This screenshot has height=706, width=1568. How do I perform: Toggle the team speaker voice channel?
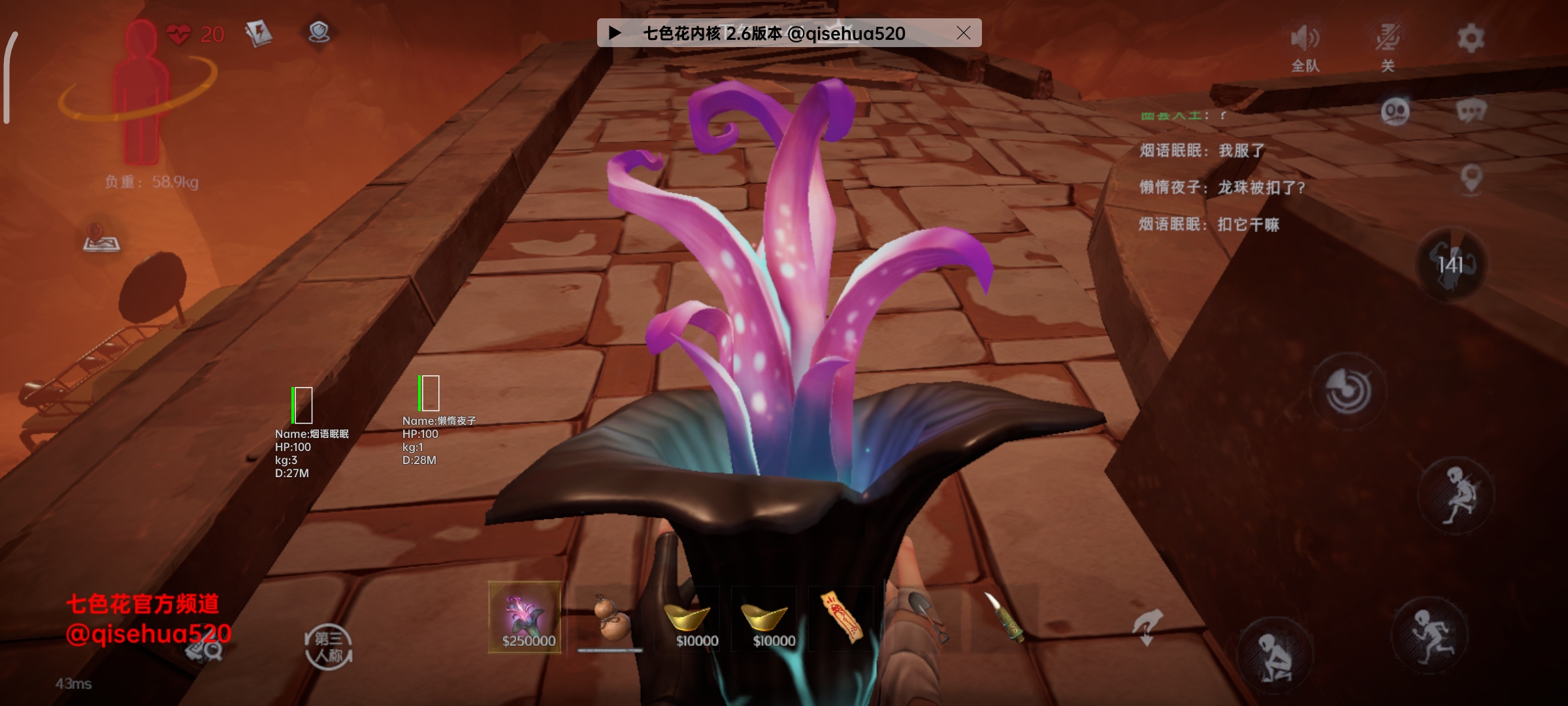point(1305,46)
